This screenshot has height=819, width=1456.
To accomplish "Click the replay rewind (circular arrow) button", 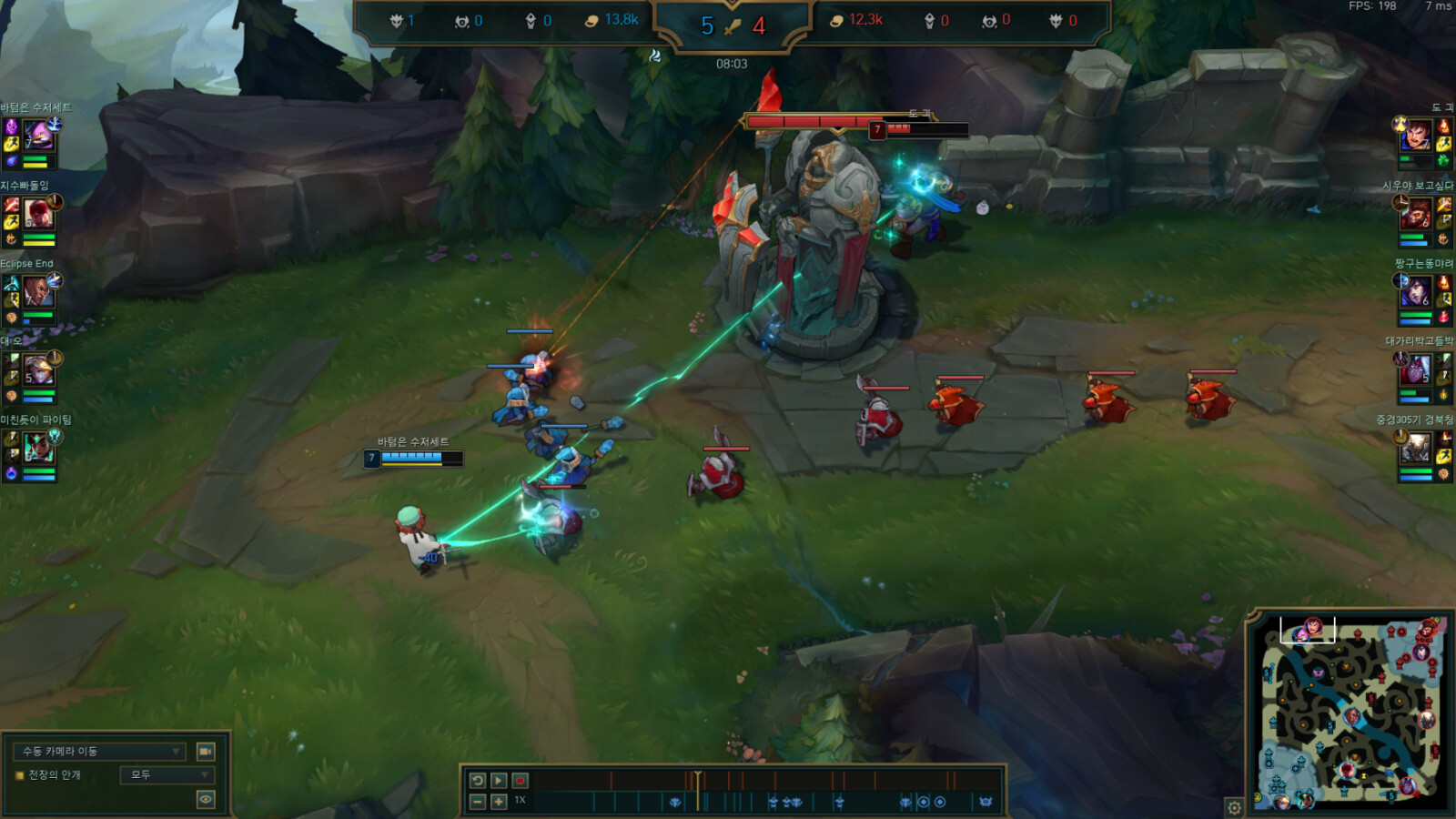I will coord(478,781).
